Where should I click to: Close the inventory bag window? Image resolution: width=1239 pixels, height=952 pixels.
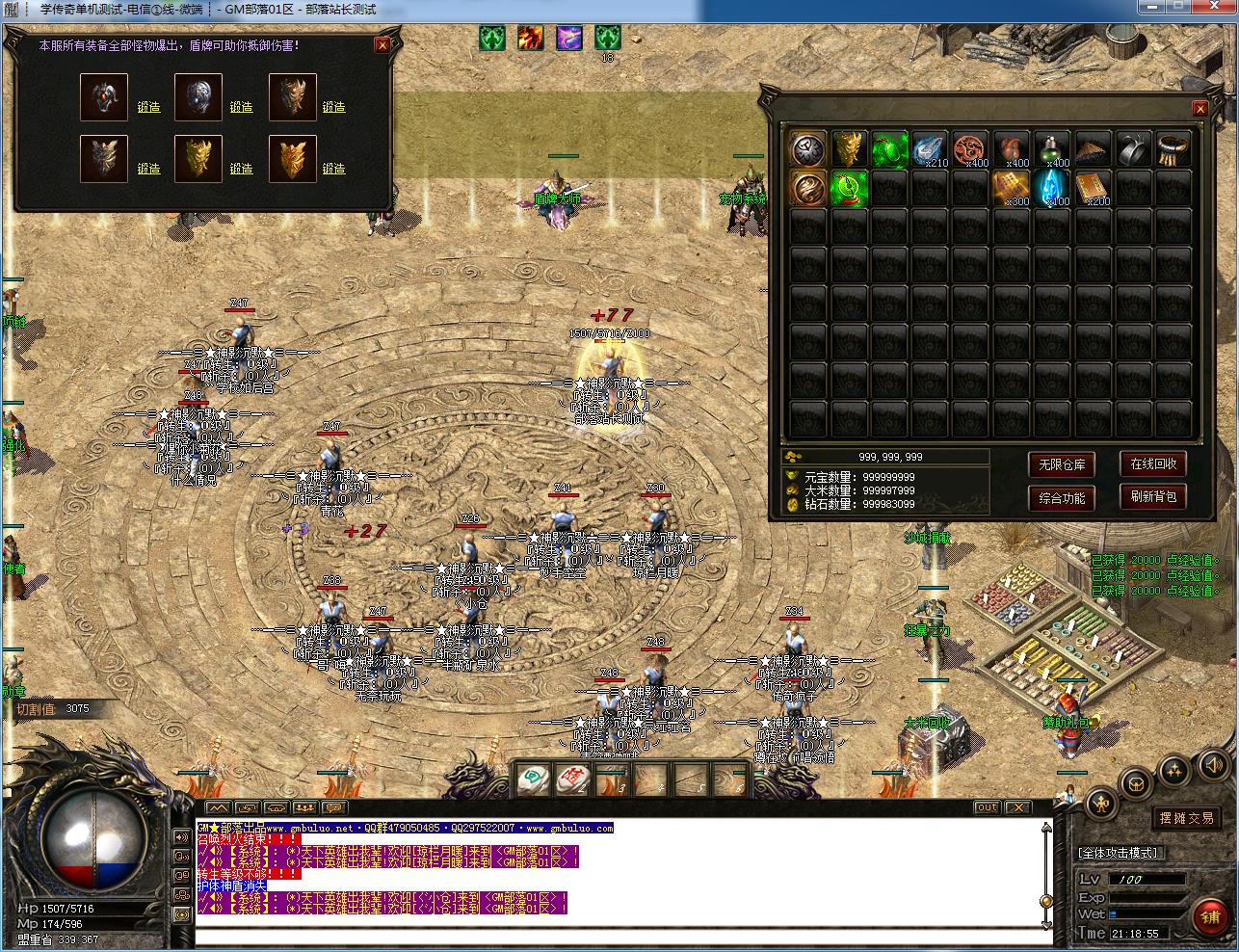[1199, 109]
